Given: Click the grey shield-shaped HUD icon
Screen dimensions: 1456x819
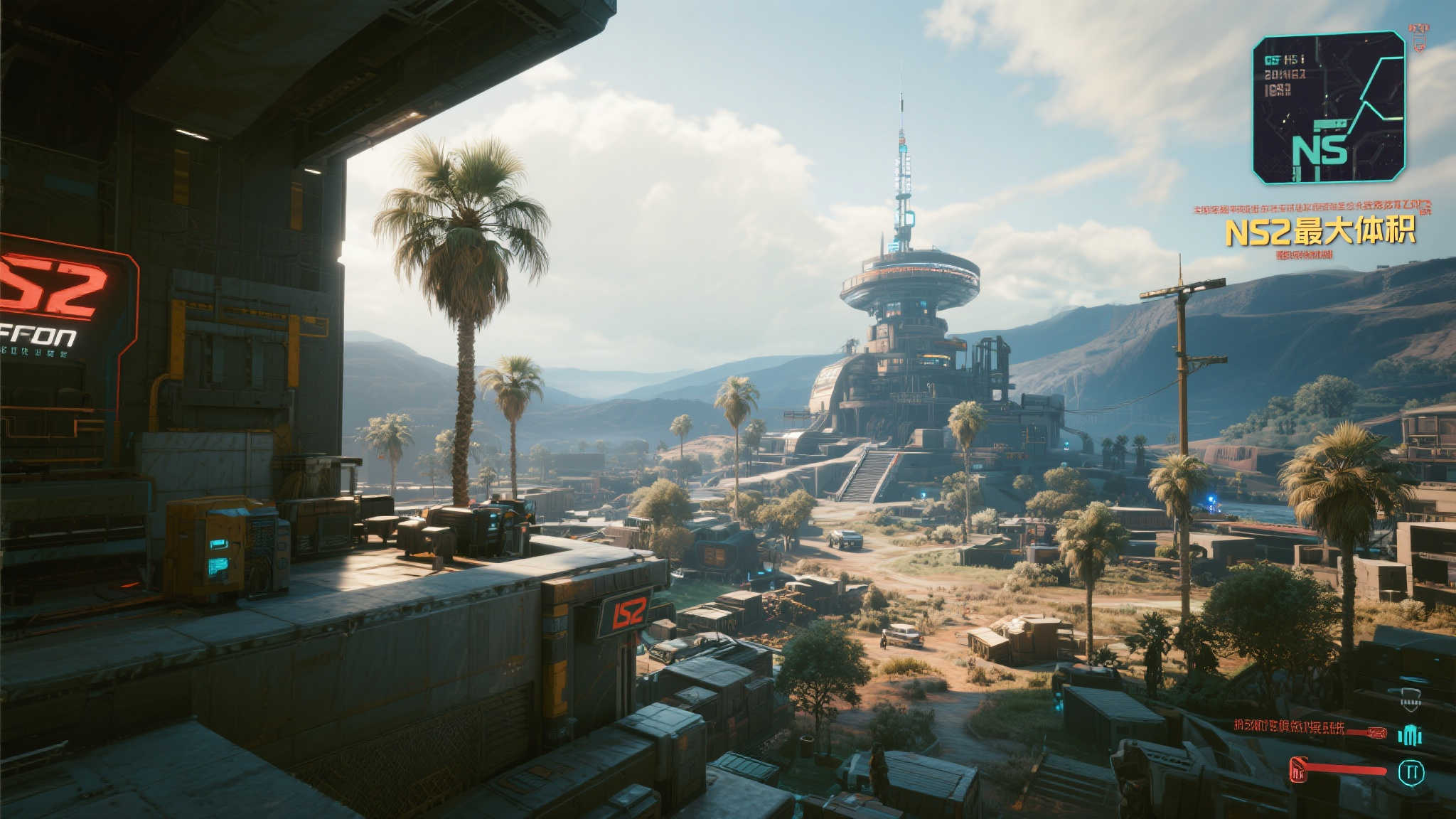Looking at the screenshot, I should [x=1410, y=700].
